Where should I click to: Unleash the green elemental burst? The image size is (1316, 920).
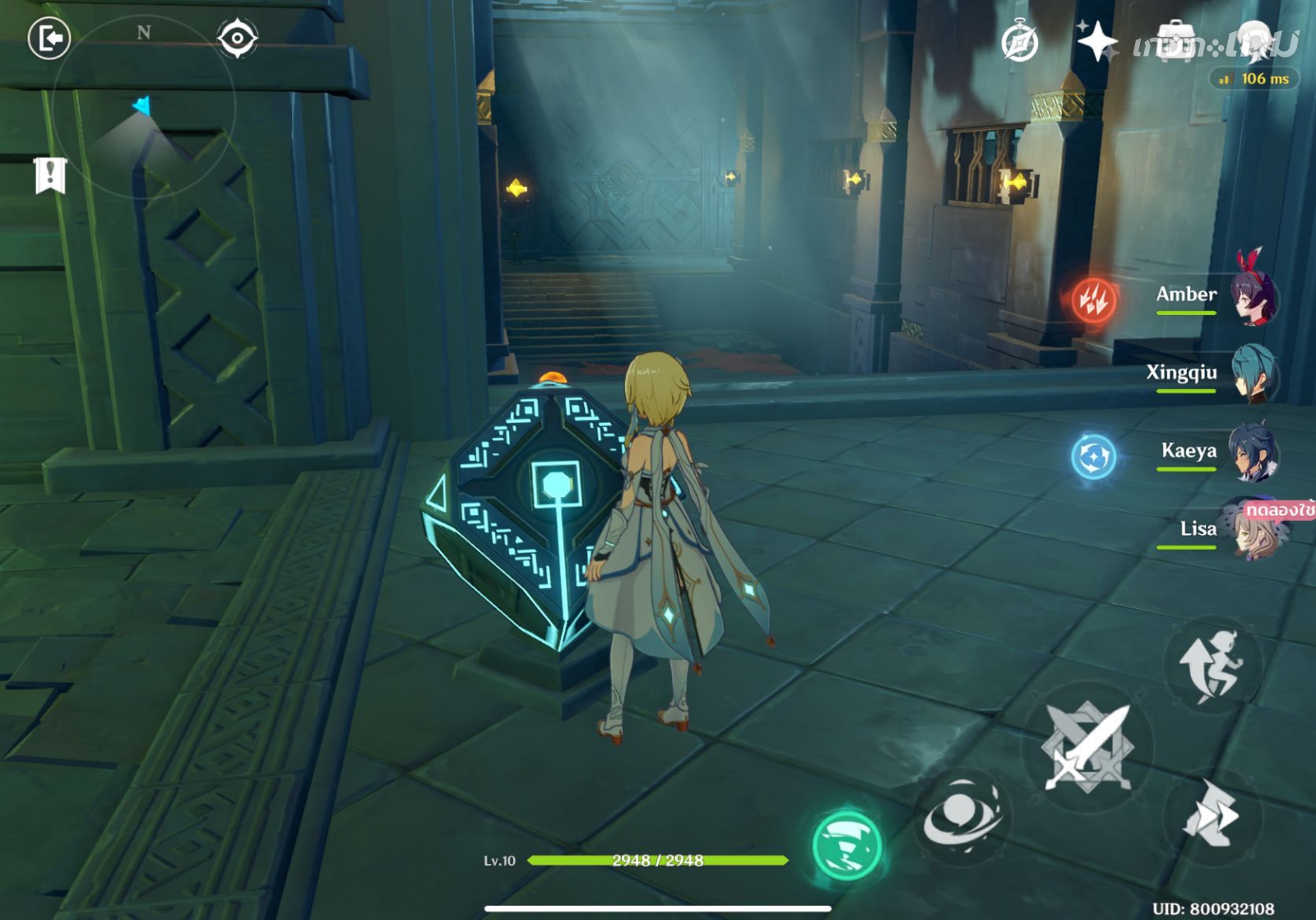pyautogui.click(x=846, y=845)
